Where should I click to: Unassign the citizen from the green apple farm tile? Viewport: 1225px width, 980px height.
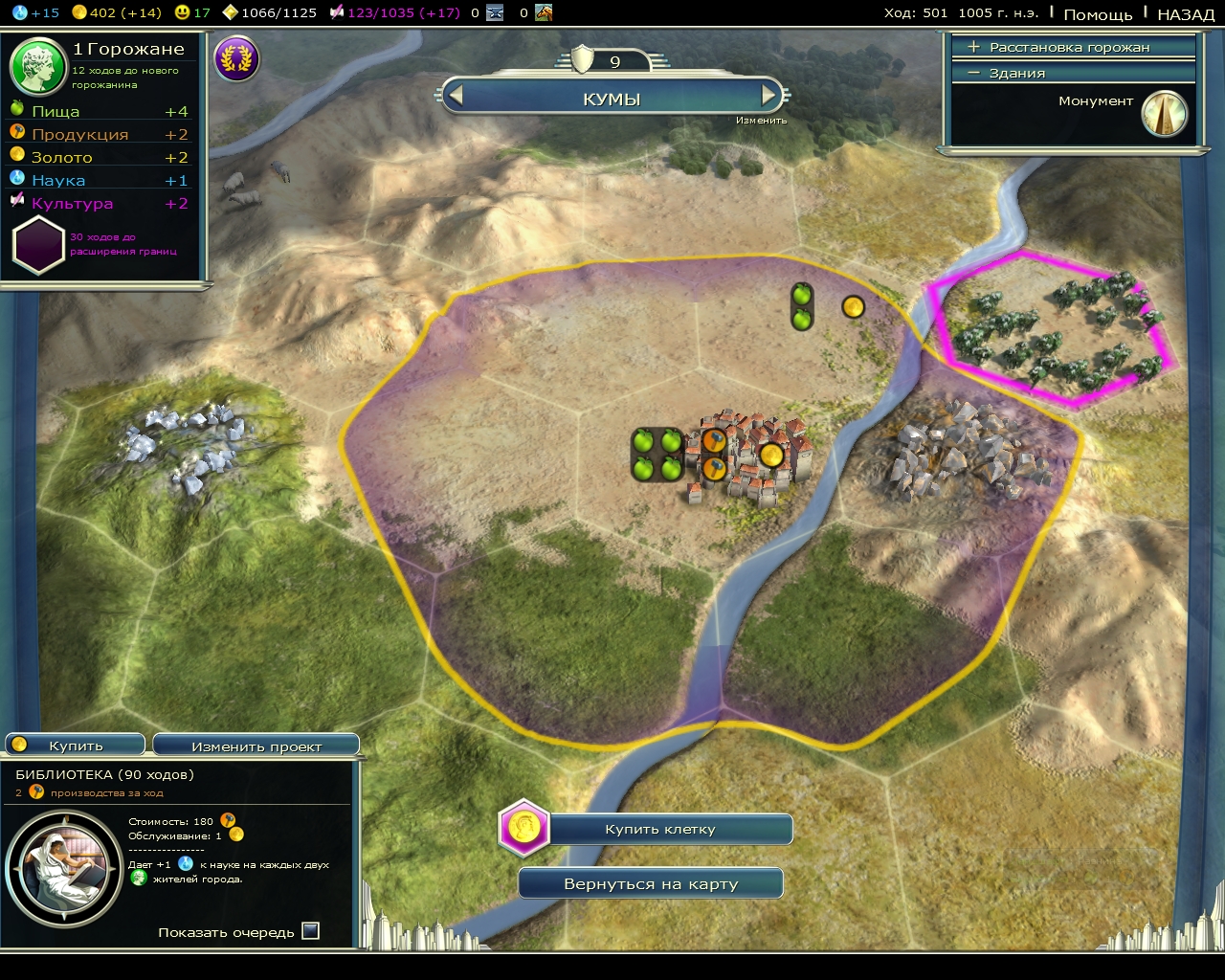pos(801,304)
